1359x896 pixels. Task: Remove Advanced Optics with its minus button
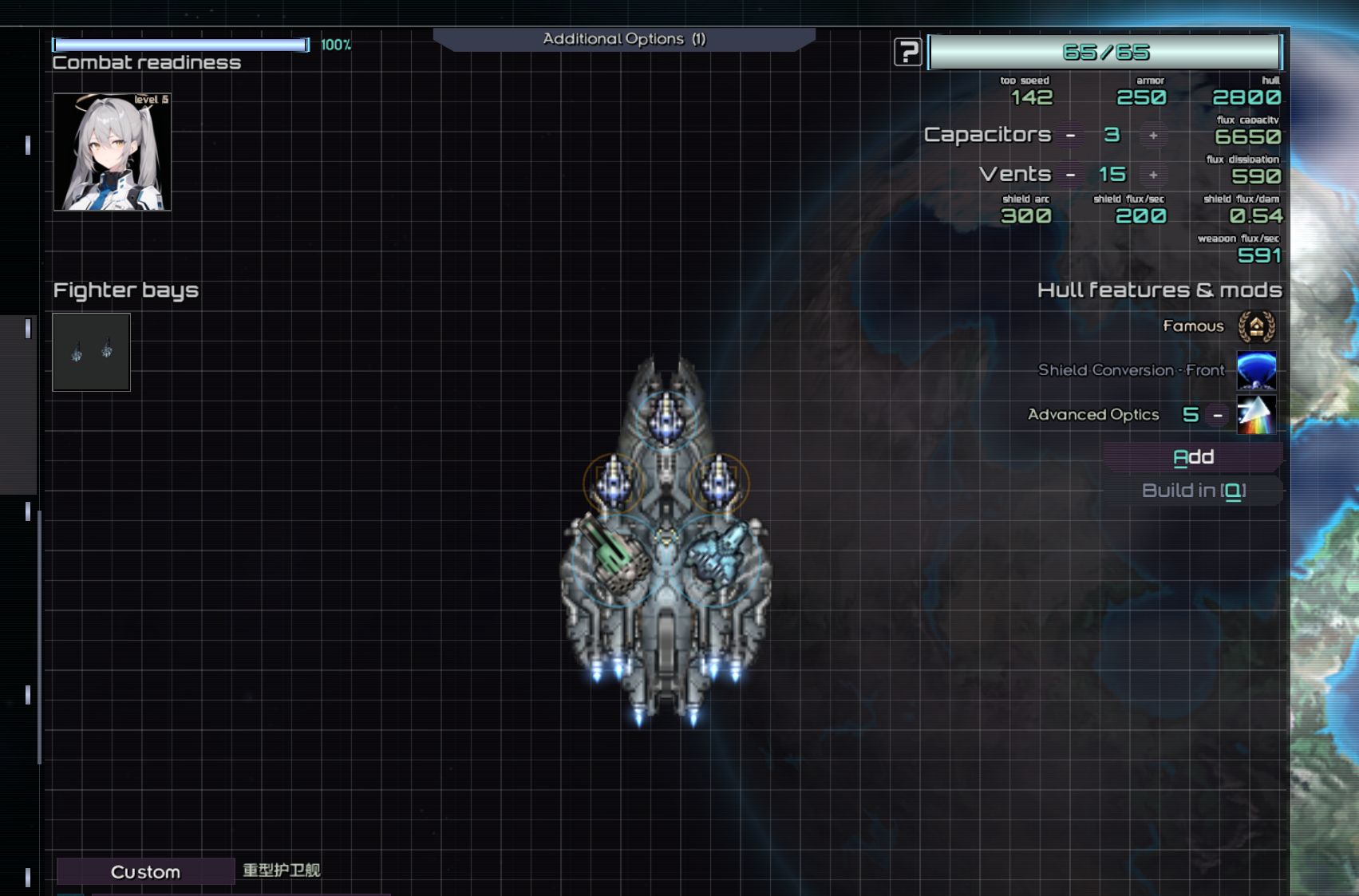pos(1218,415)
